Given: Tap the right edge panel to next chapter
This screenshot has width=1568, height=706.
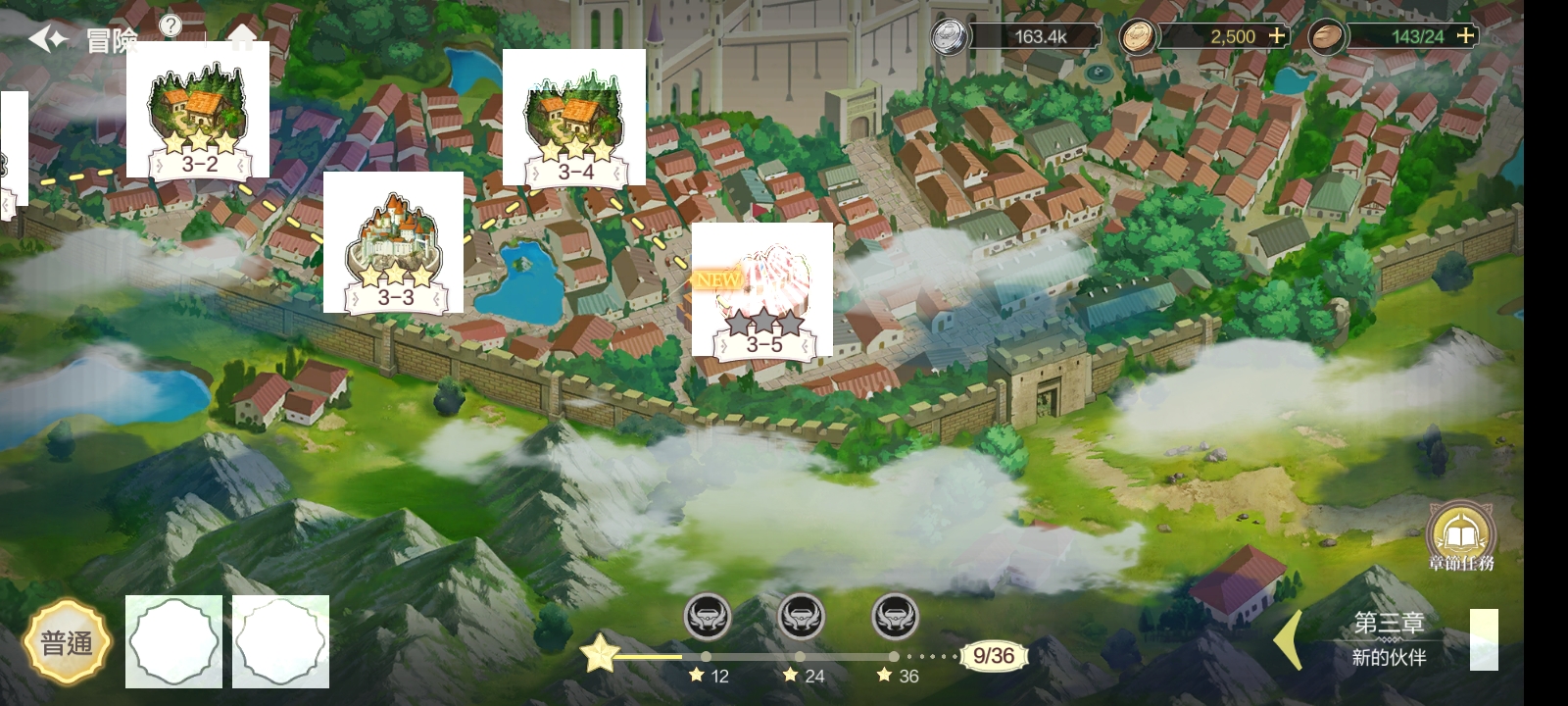Looking at the screenshot, I should tap(1487, 637).
